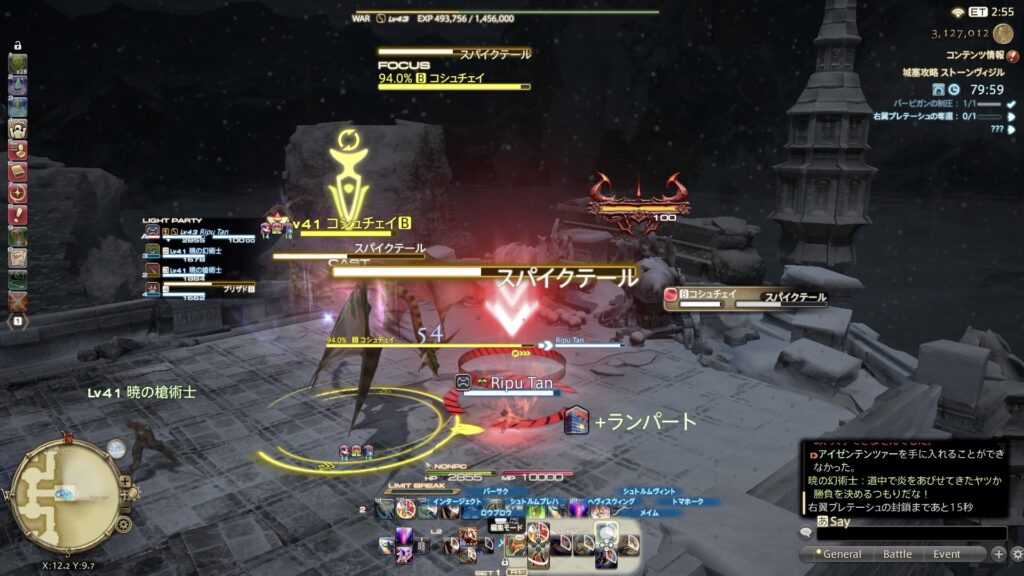Select the Event chat tab

[x=947, y=554]
